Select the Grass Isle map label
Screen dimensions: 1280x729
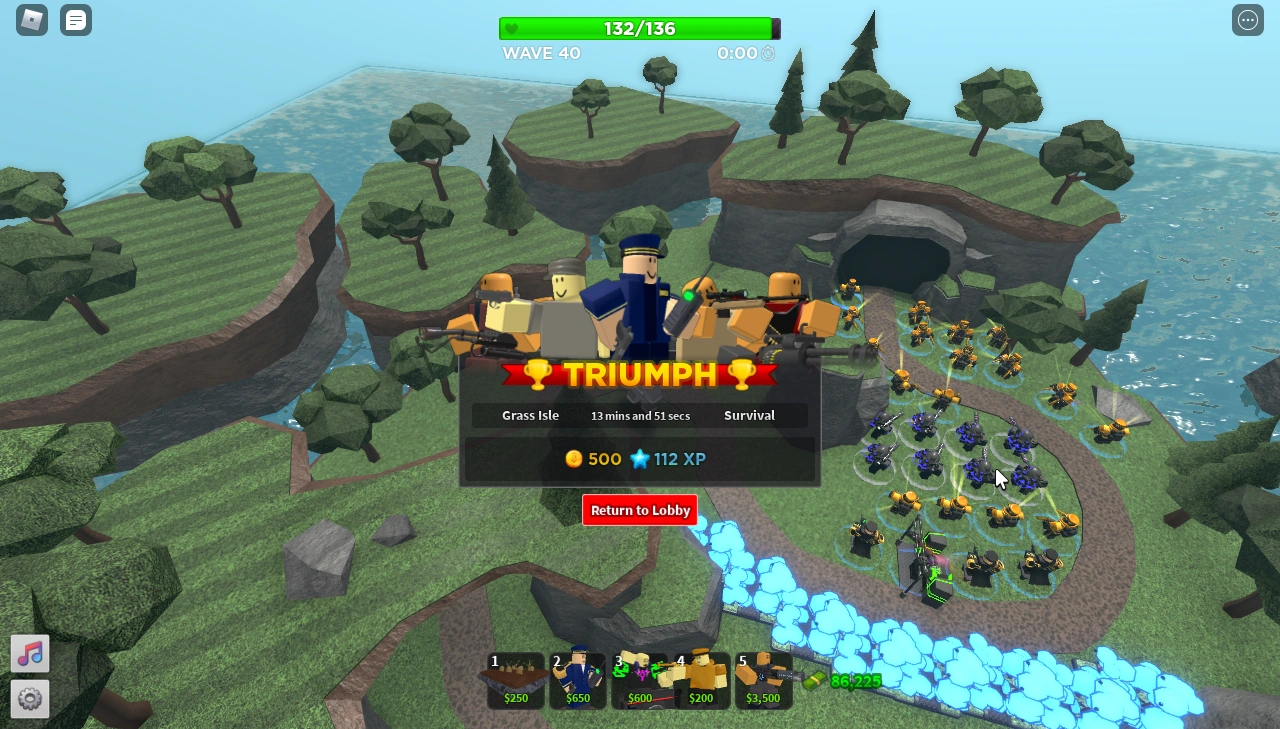tap(530, 415)
